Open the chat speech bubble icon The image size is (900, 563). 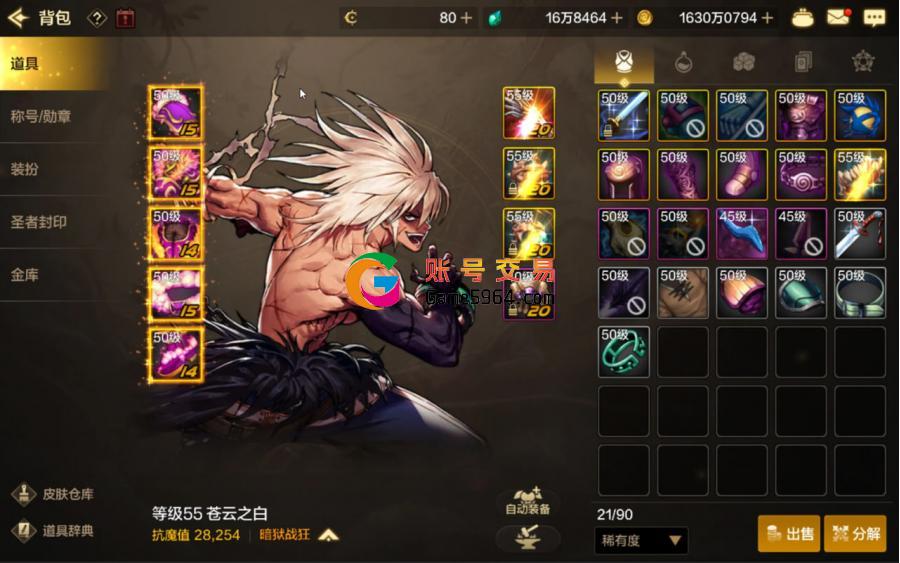[874, 17]
